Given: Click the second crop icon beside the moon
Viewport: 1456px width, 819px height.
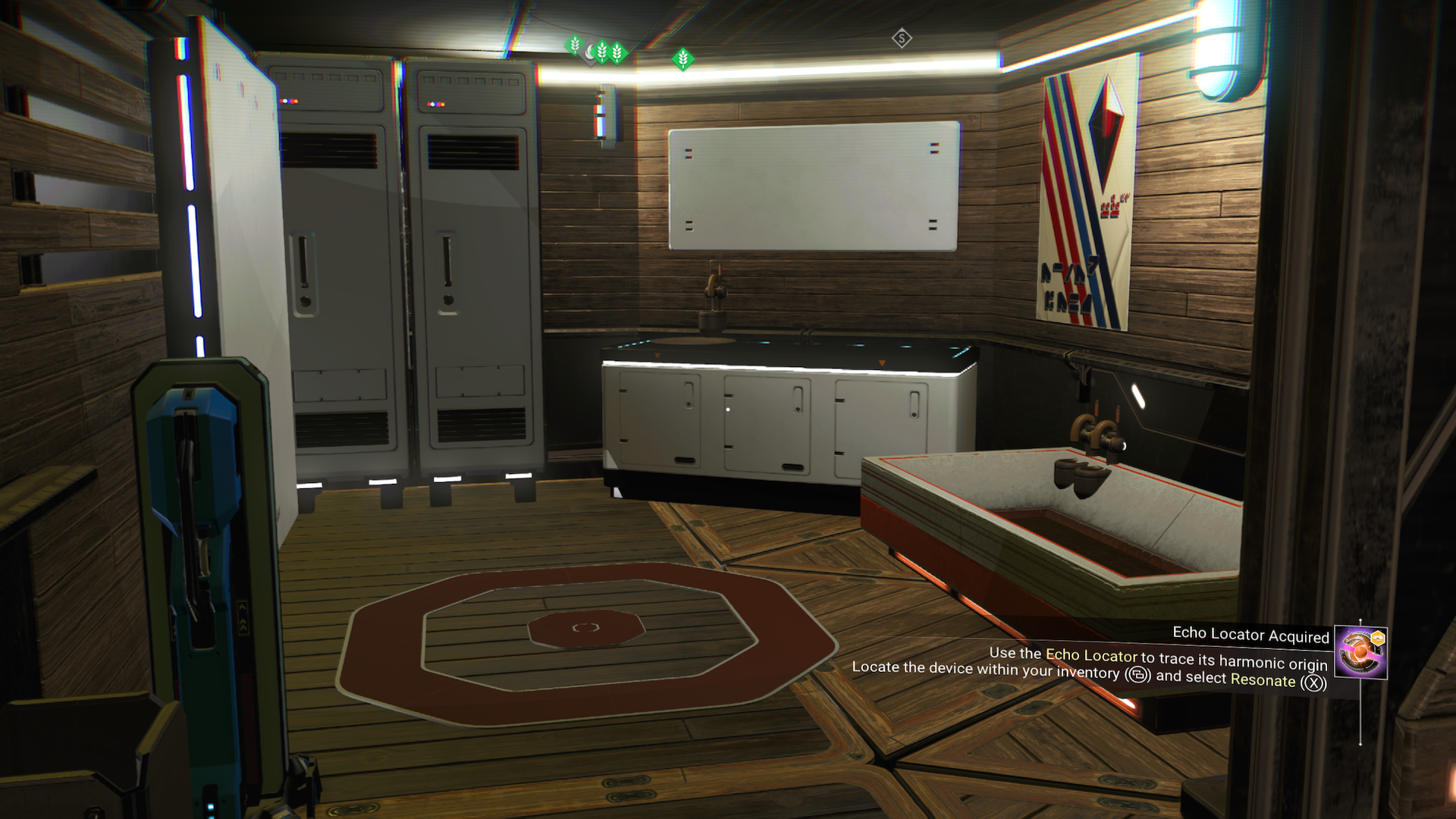Looking at the screenshot, I should tap(603, 53).
